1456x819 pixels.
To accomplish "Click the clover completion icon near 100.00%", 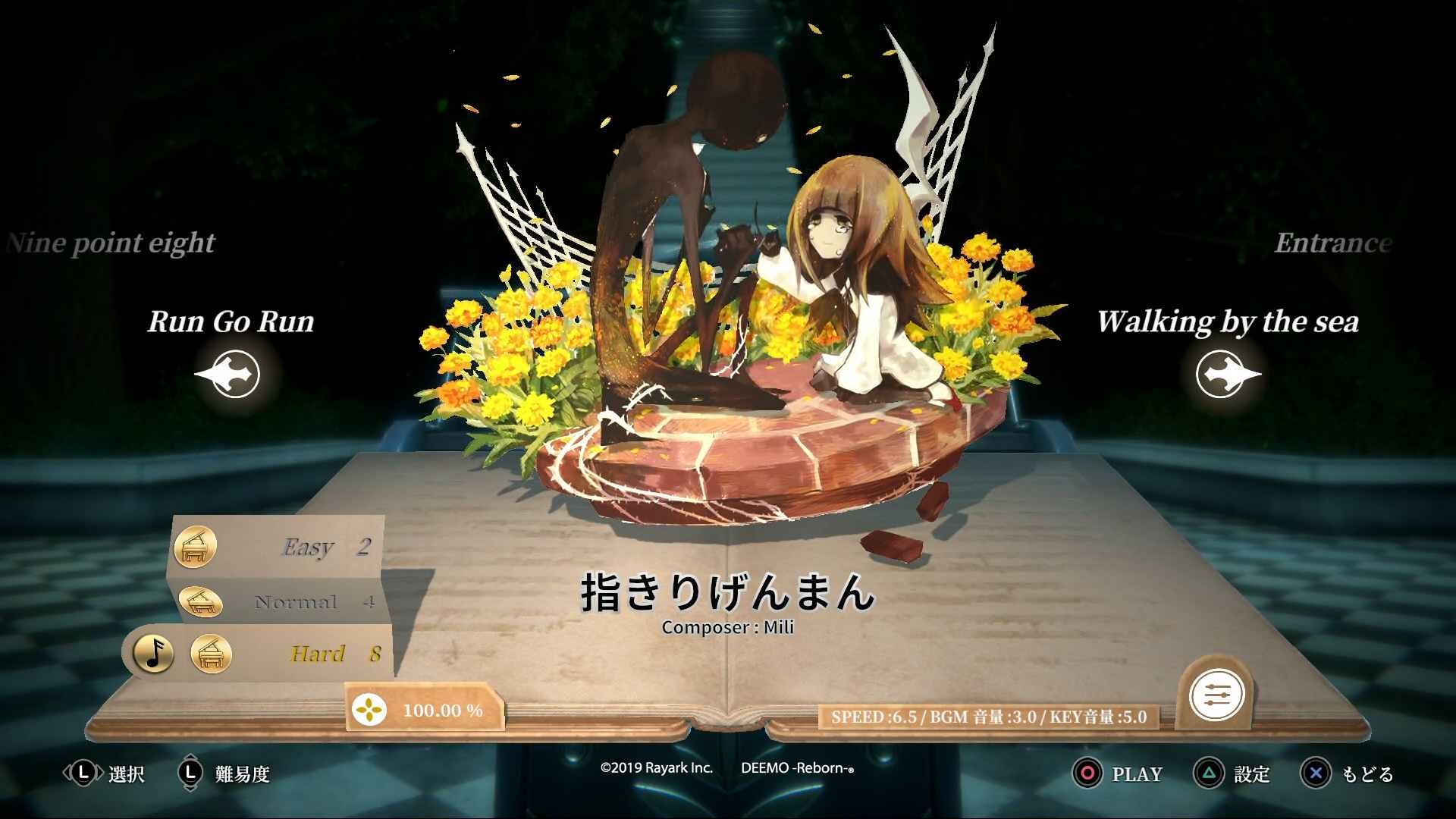I will click(369, 711).
